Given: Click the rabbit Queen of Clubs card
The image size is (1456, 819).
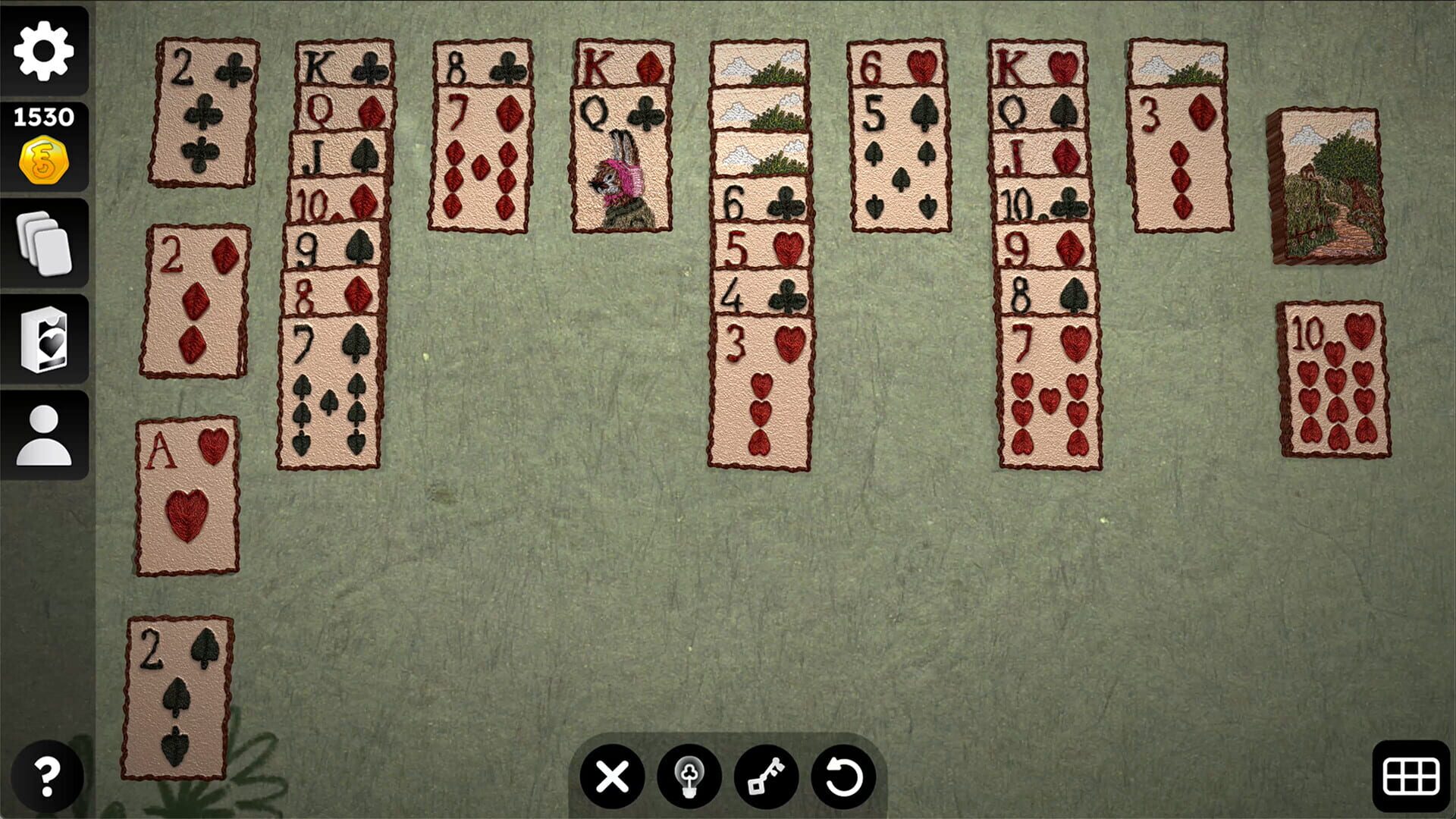Looking at the screenshot, I should 622,159.
